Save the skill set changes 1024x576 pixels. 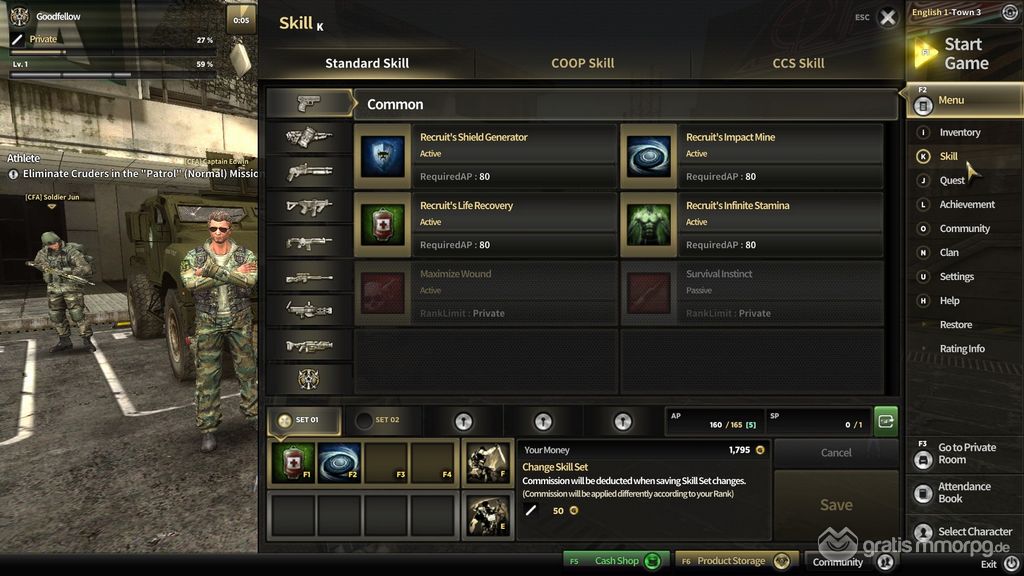click(836, 505)
